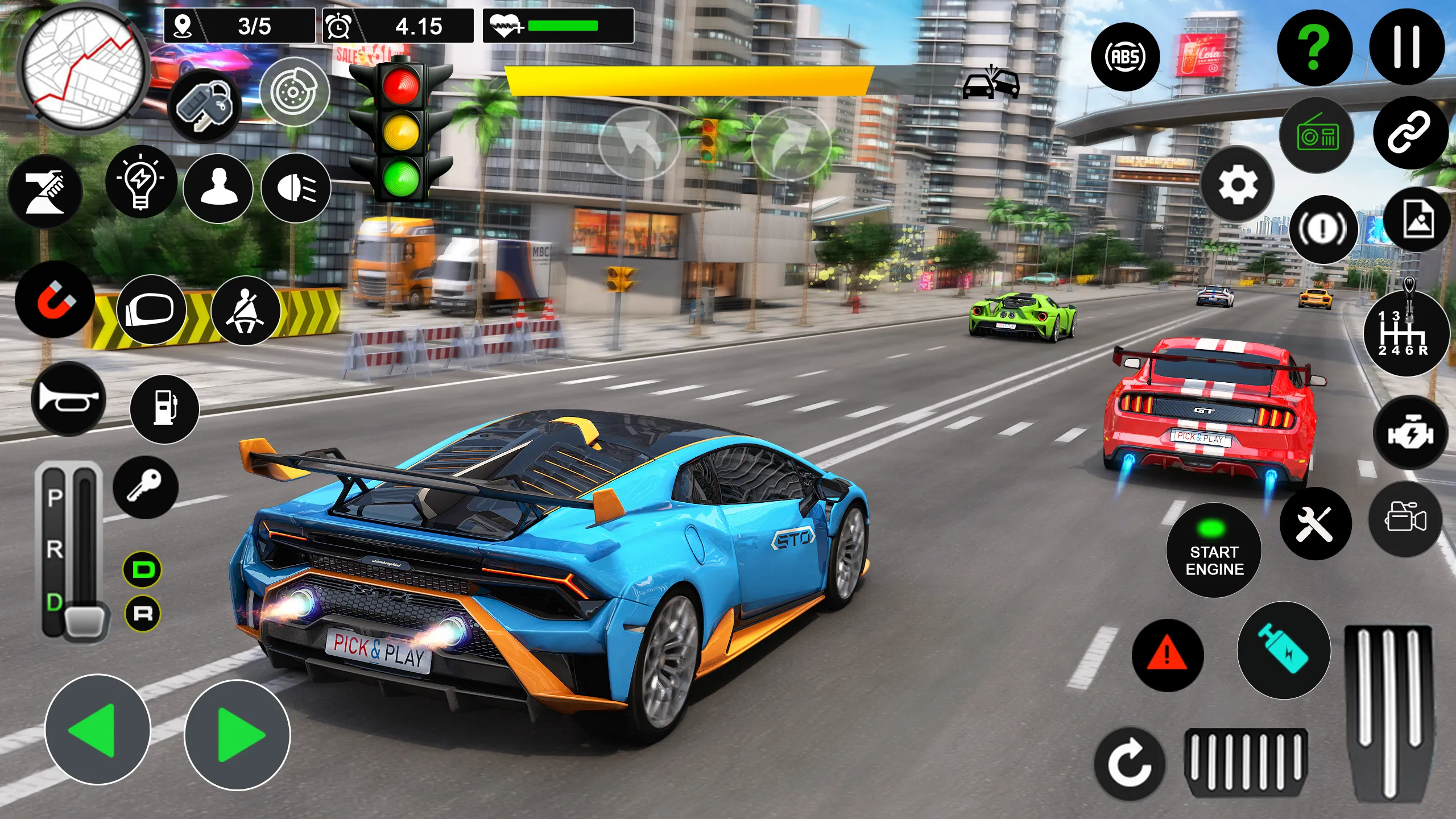Turn on the radio
Screen dimensions: 1456x819
(x=1317, y=135)
